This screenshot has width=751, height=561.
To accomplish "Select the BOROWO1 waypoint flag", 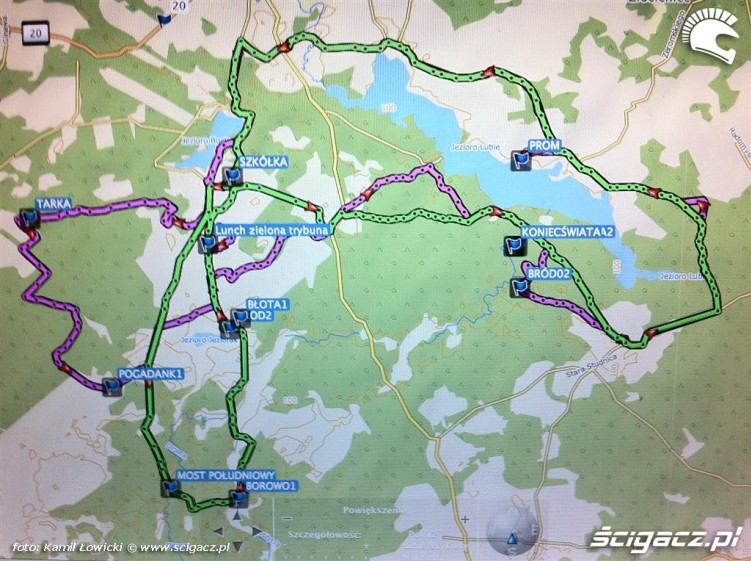I will 238,497.
